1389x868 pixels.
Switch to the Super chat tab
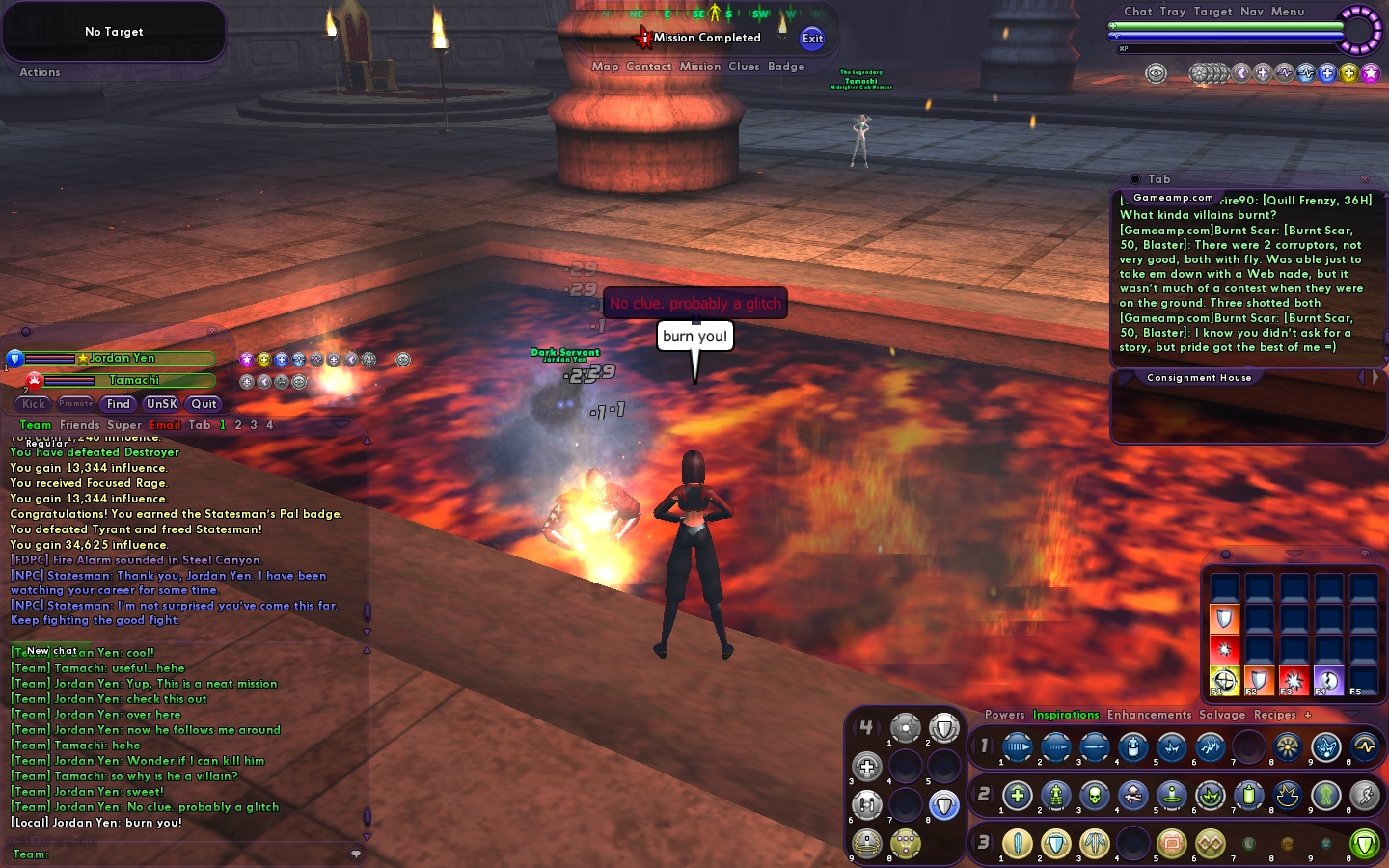124,425
